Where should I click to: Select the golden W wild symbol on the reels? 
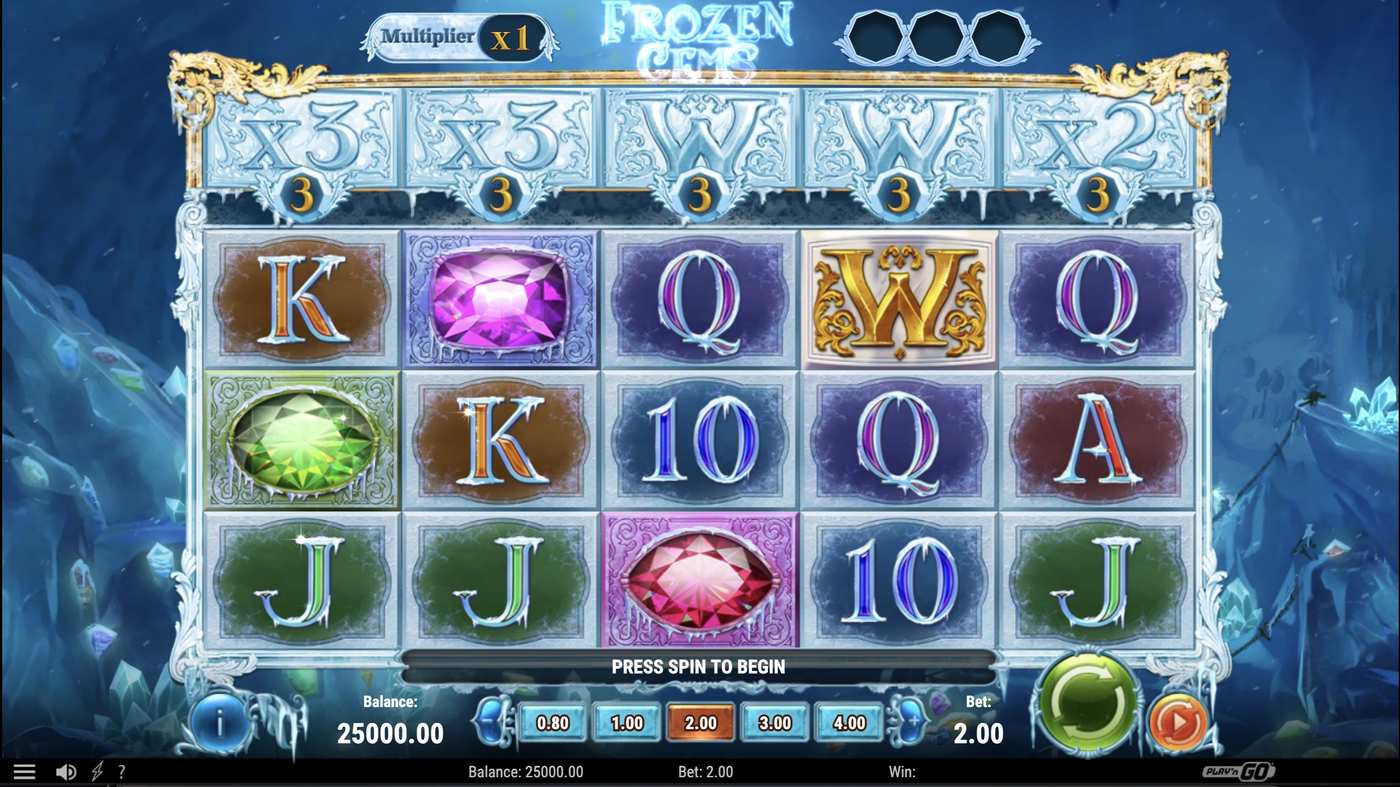click(x=898, y=298)
